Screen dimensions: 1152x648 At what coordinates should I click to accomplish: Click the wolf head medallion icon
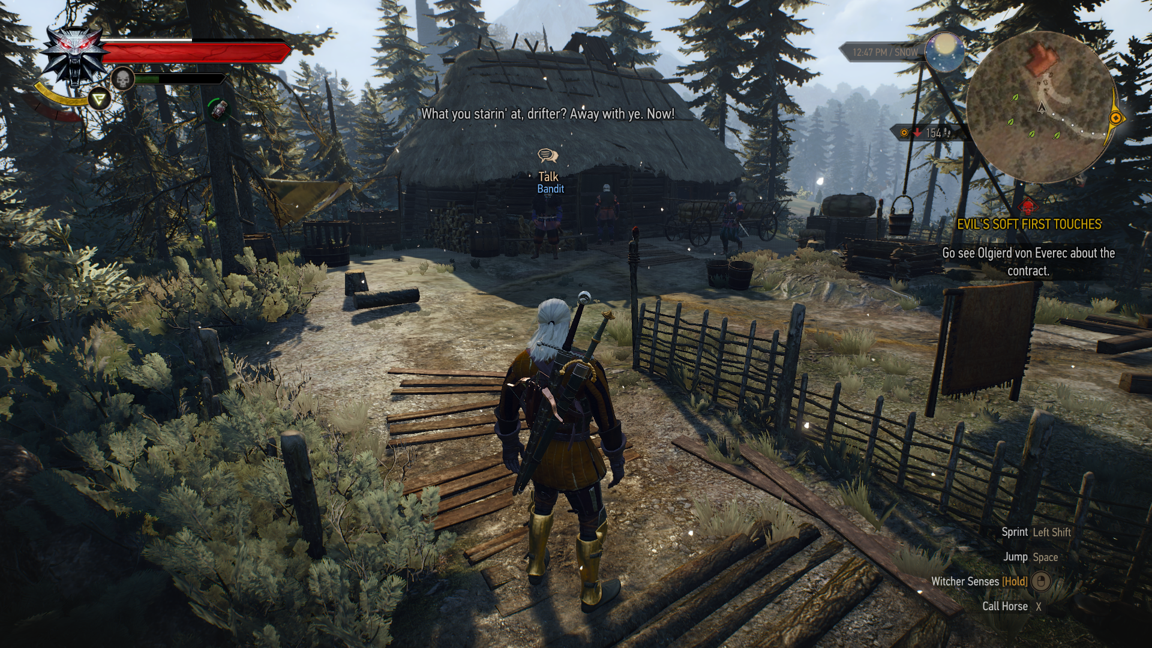72,53
